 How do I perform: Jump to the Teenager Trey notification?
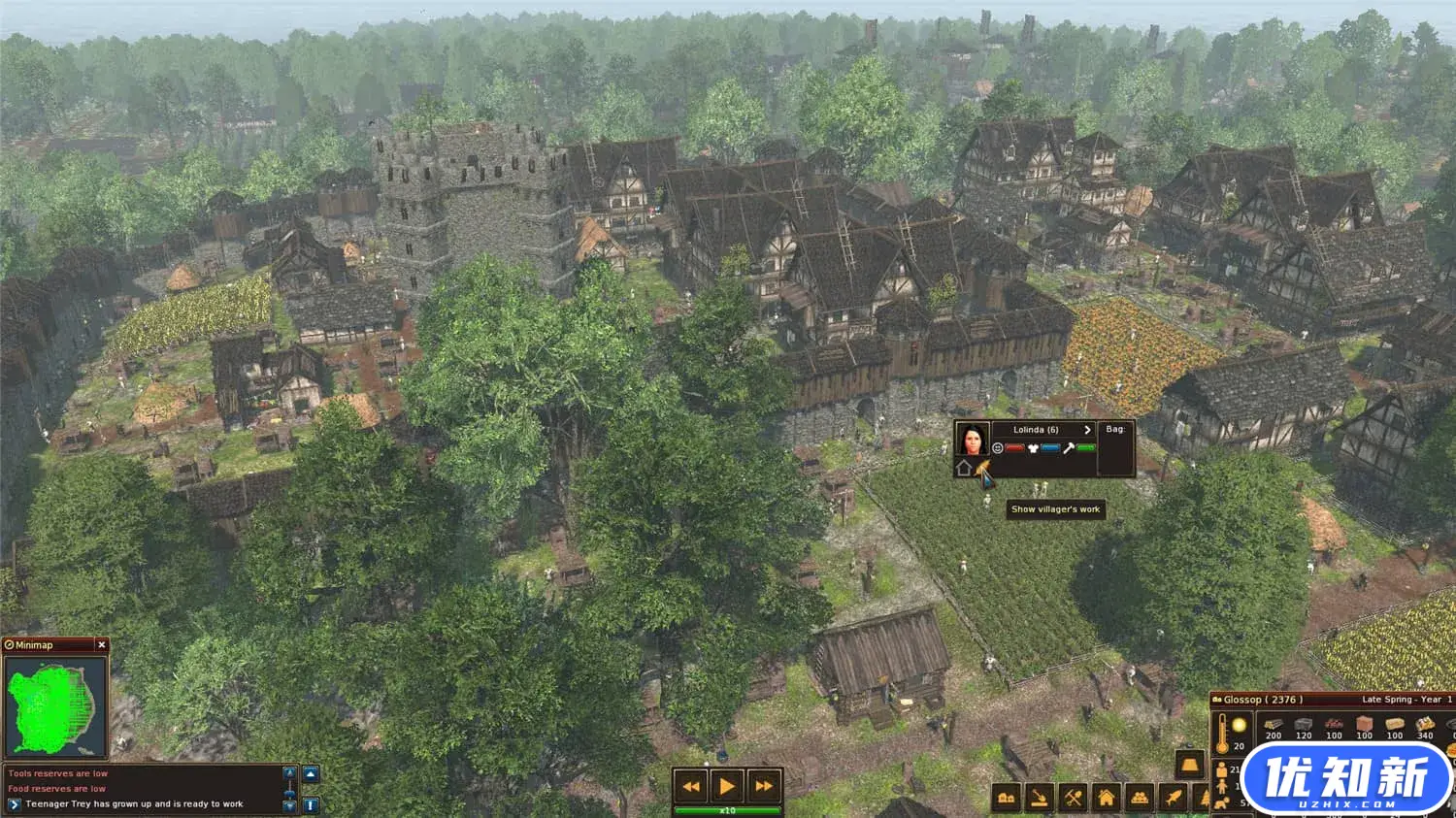click(x=15, y=804)
